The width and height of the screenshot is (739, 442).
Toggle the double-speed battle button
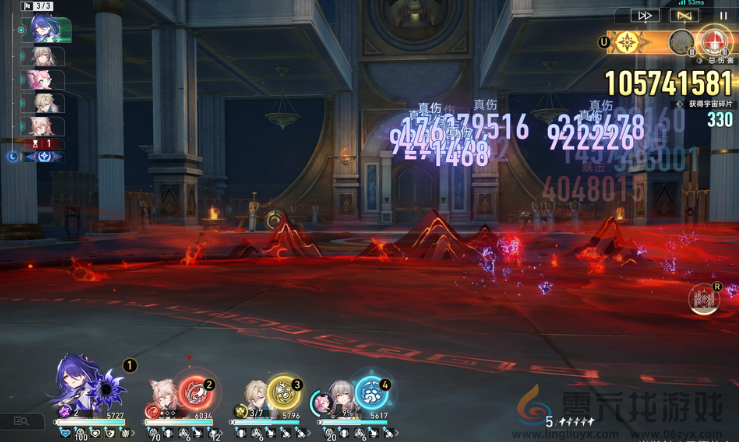(x=645, y=16)
